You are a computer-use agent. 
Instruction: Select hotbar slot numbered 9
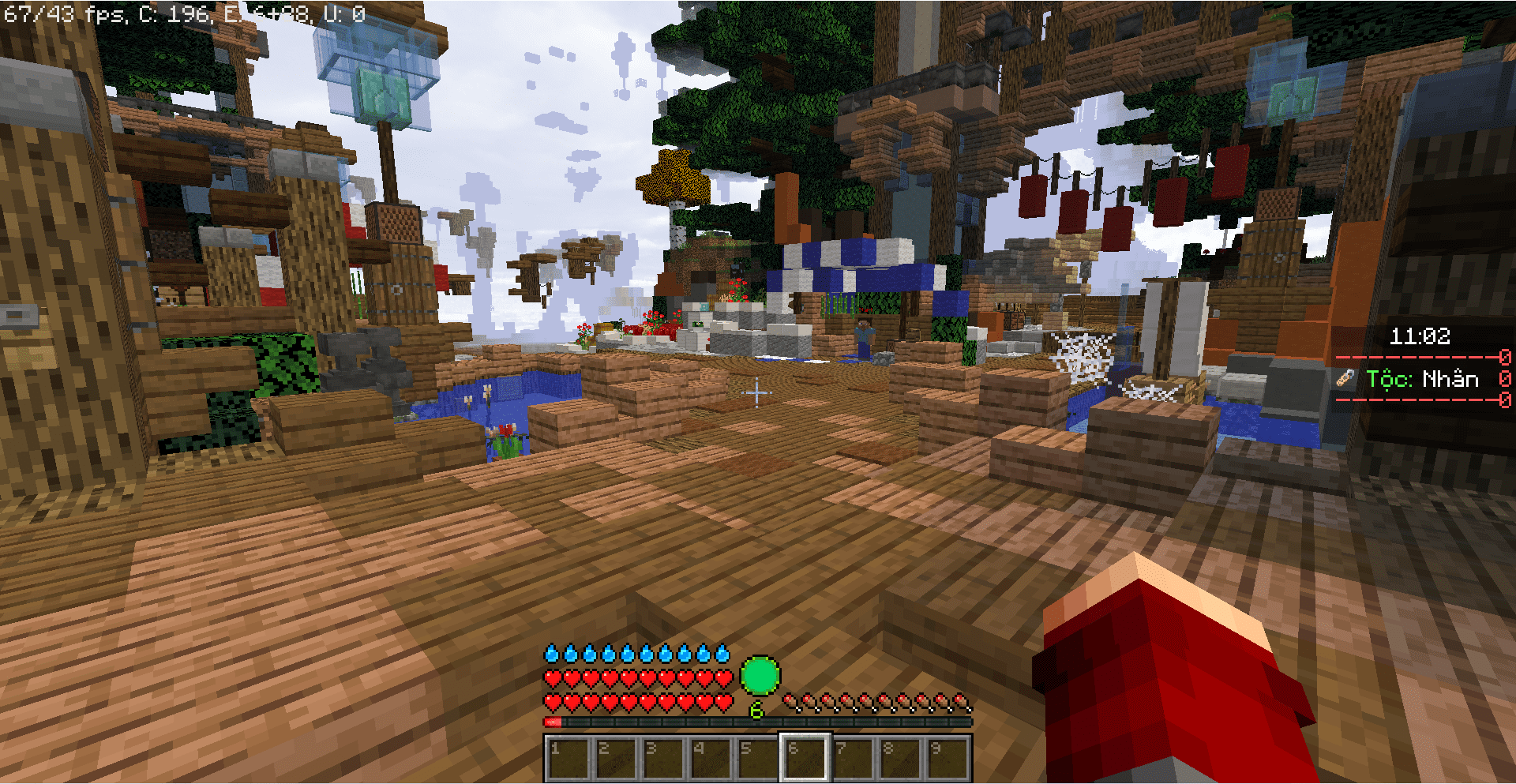[947, 758]
